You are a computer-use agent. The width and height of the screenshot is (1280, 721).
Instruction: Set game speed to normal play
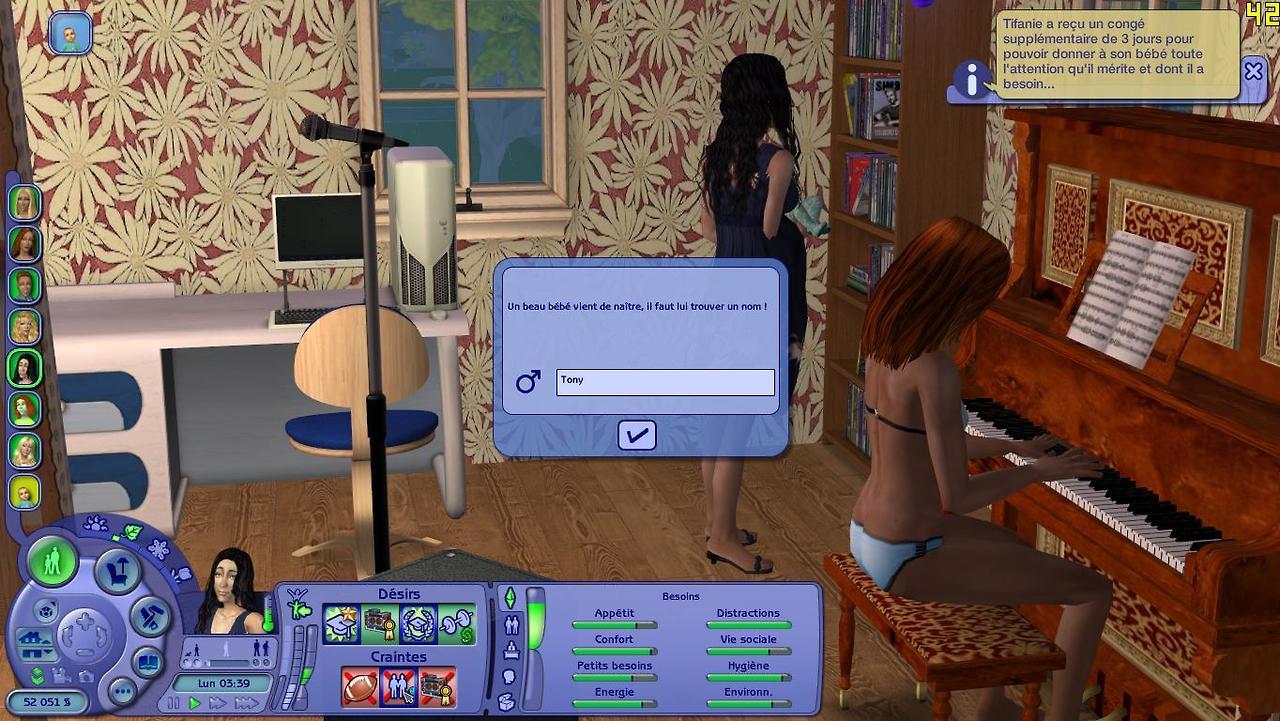(x=195, y=704)
